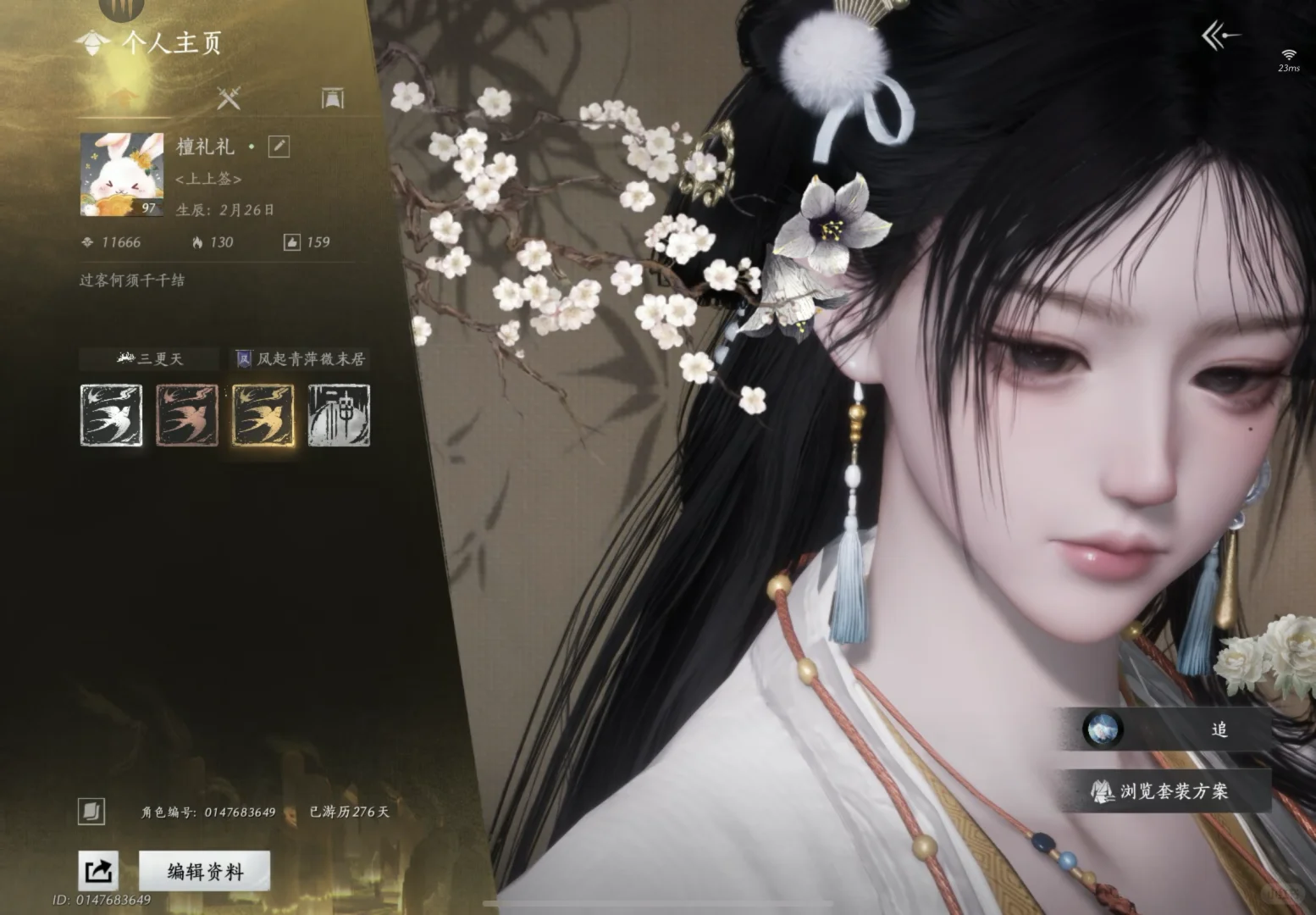The height and width of the screenshot is (915, 1316).
Task: Open 浏览套装方案 outfit plans
Action: (1165, 791)
